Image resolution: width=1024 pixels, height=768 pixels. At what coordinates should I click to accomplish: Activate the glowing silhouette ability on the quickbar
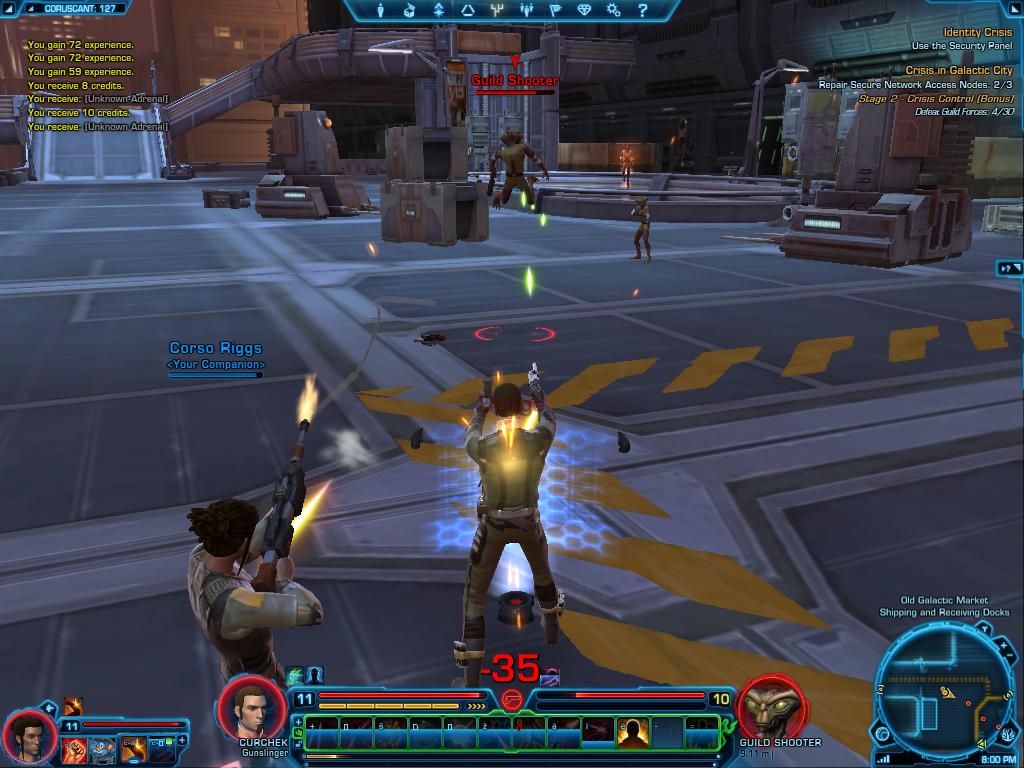point(632,733)
